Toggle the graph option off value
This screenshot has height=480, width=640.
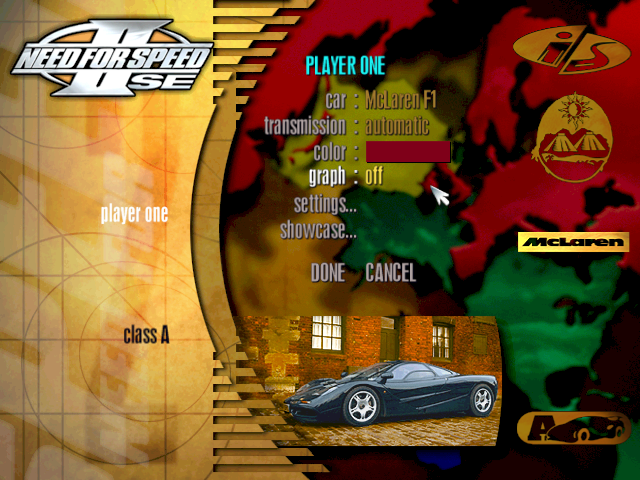(x=374, y=177)
